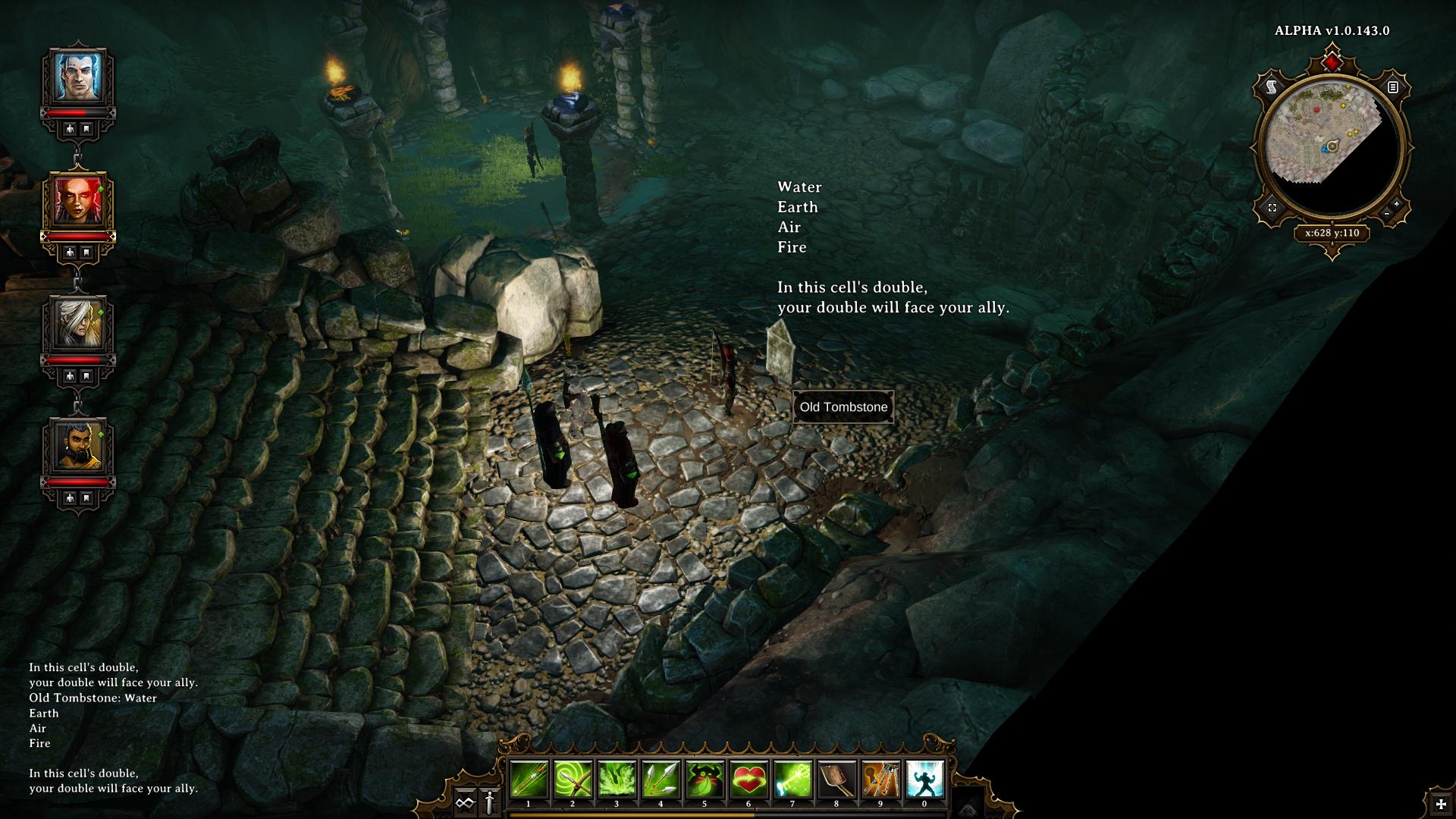Select the shovel in hotbar slot 8
Viewport: 1456px width, 819px height.
(836, 779)
